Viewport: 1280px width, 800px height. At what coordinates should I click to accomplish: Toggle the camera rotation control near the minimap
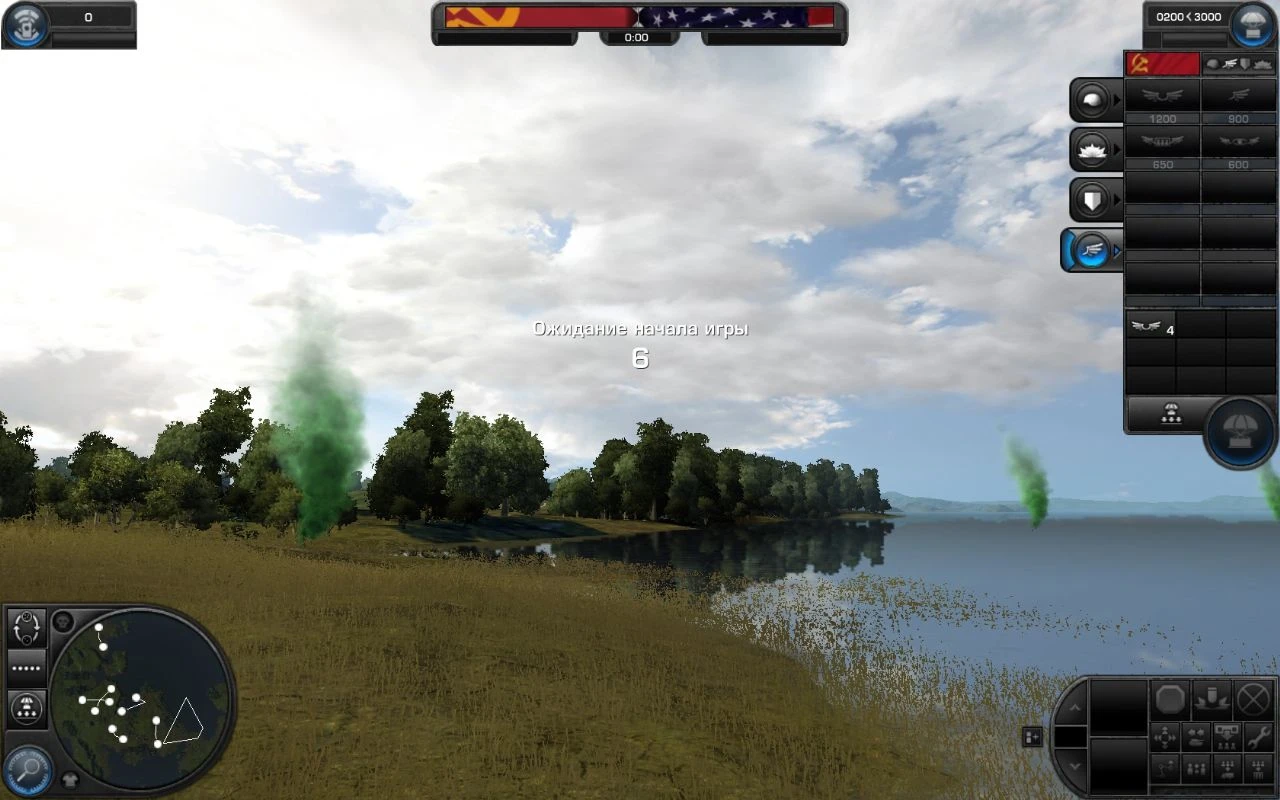[x=28, y=629]
